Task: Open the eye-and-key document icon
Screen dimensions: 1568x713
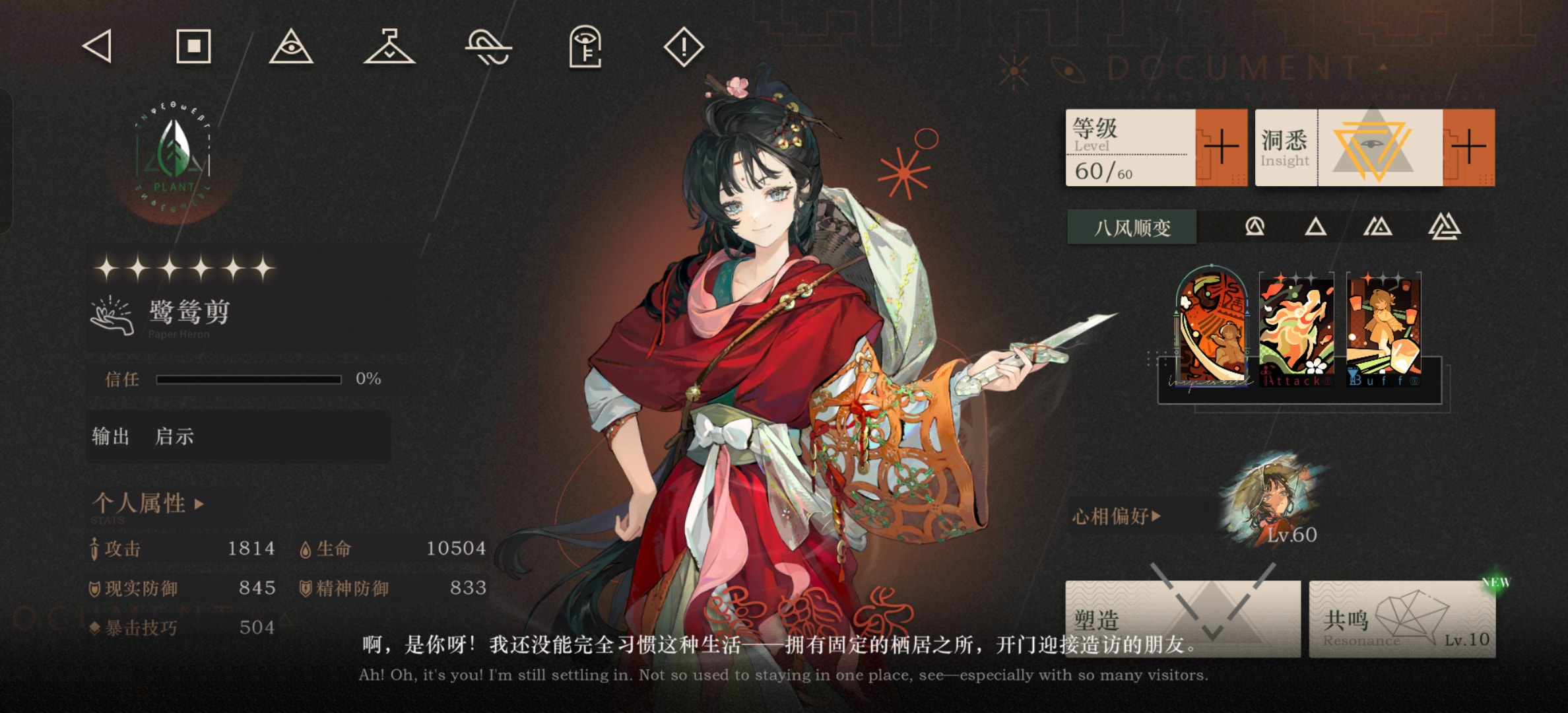Action: (585, 47)
